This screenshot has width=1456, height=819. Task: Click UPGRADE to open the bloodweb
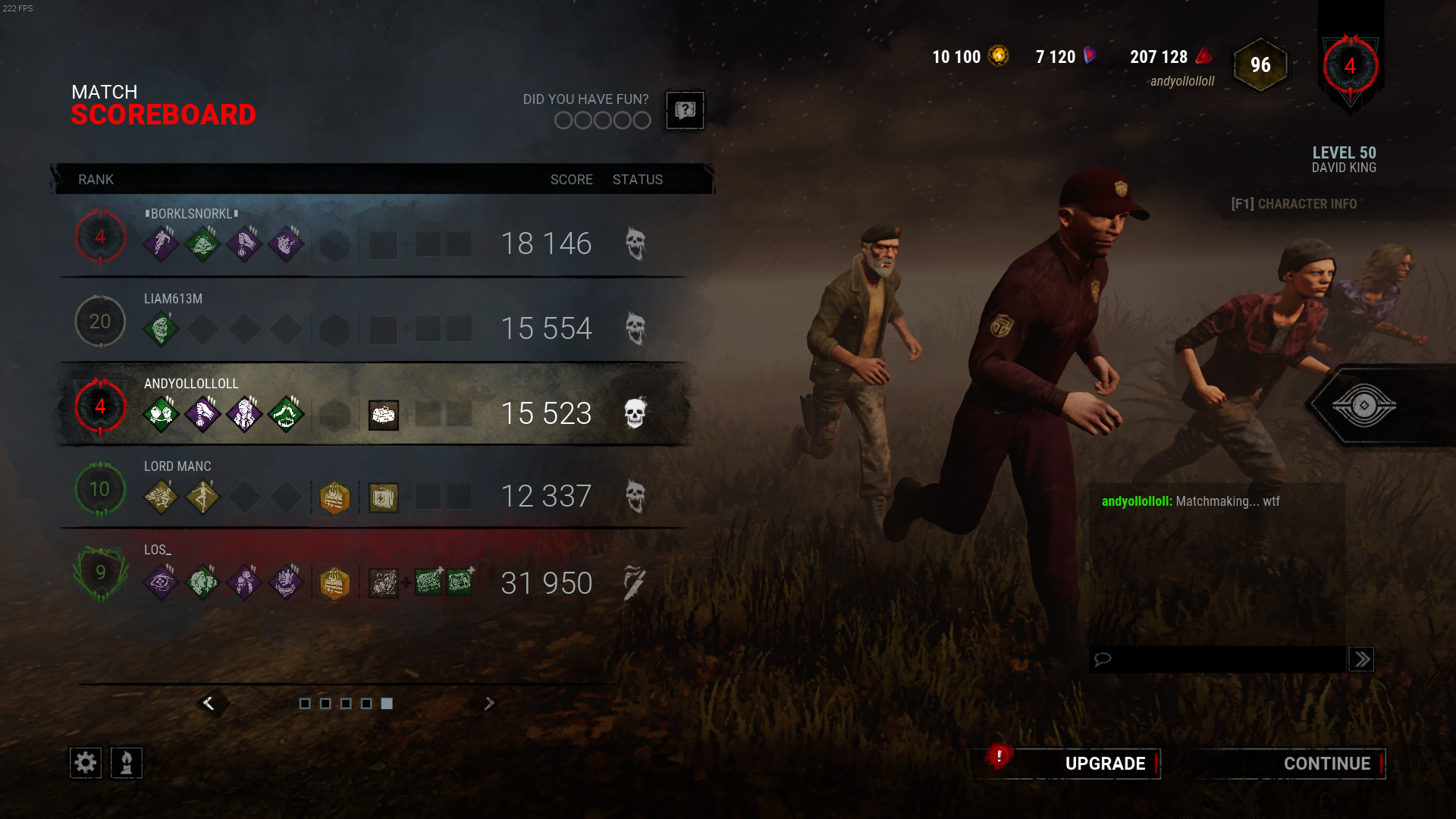(1105, 764)
